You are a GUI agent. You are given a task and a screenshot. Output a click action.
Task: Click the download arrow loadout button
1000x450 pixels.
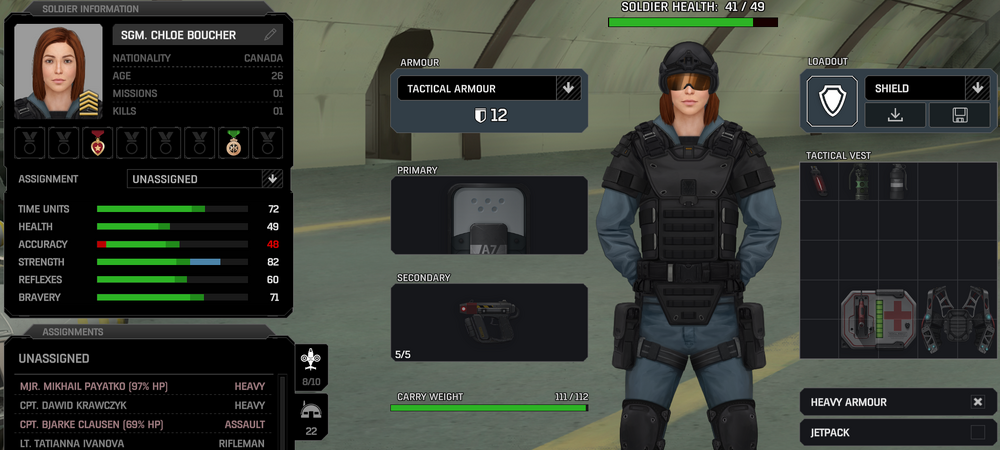895,115
